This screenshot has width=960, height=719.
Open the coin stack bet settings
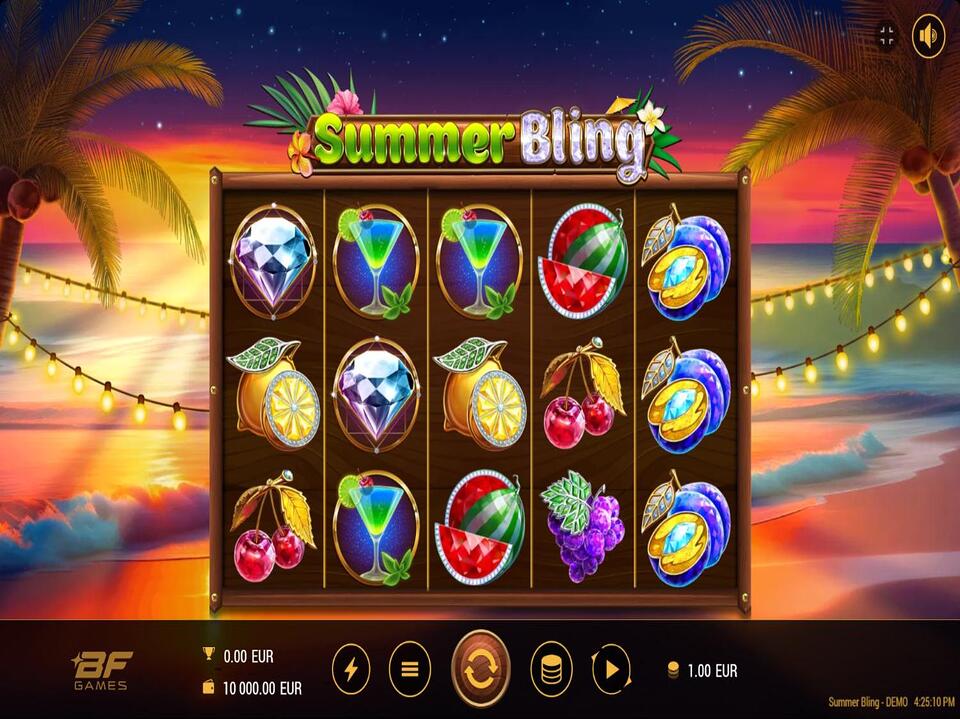550,669
